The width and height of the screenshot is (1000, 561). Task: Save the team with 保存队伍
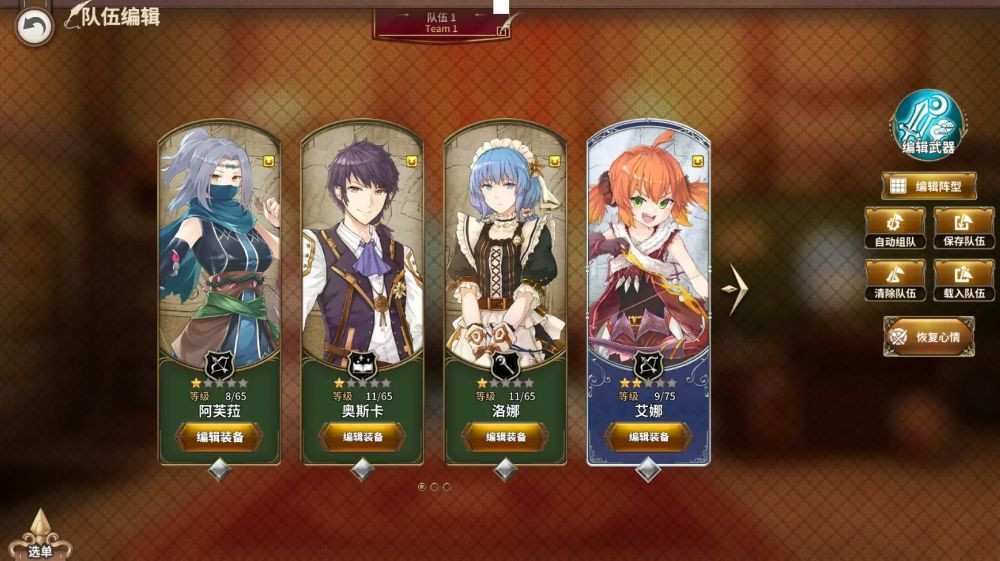tap(964, 227)
